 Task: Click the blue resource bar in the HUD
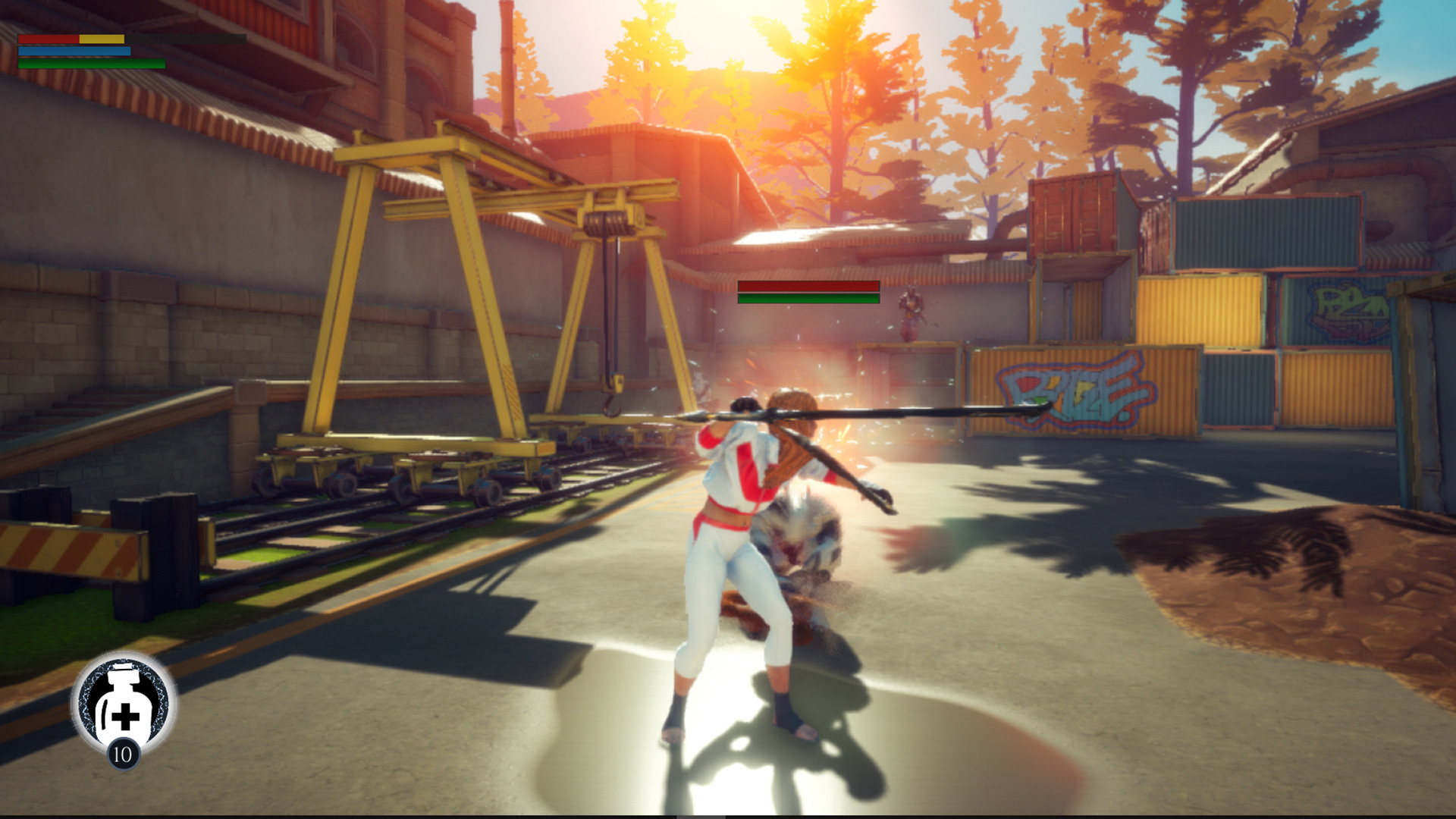point(76,50)
